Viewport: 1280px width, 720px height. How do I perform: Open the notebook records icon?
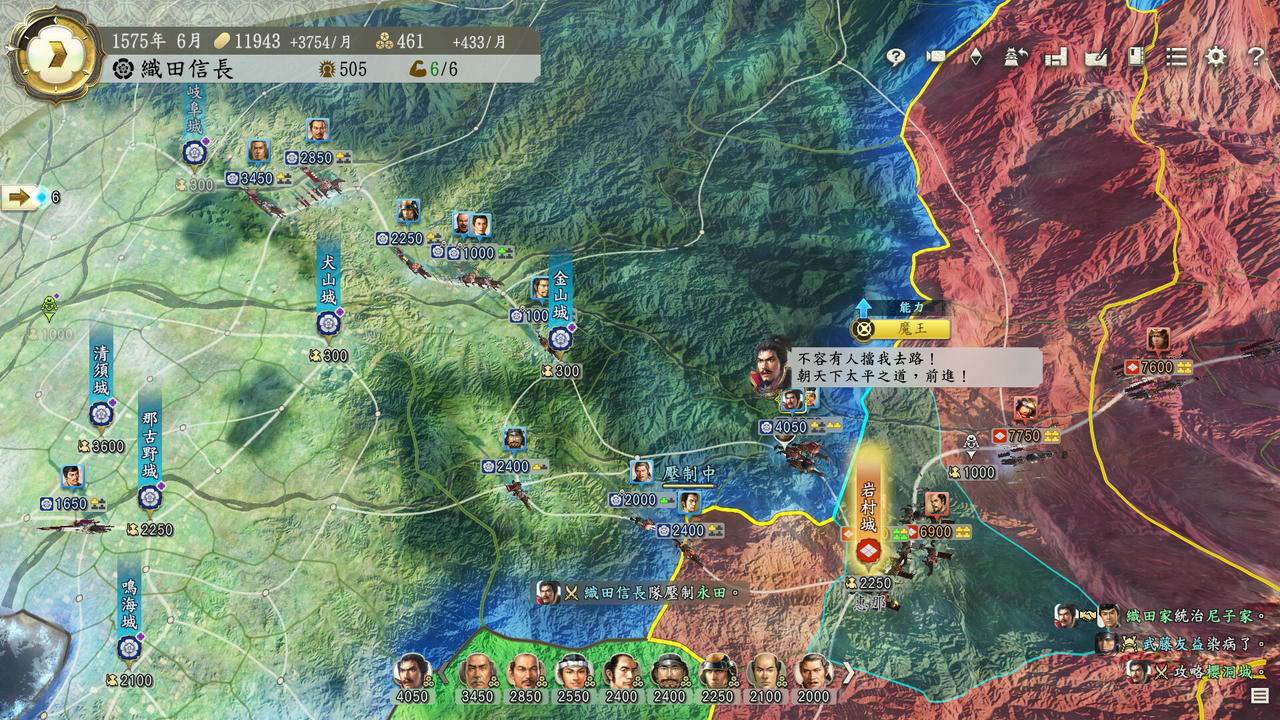1136,57
